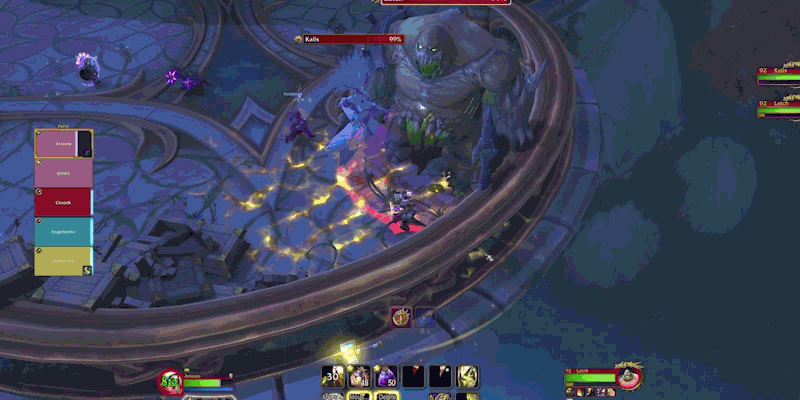Use the purple flask showing 50

pos(386,377)
